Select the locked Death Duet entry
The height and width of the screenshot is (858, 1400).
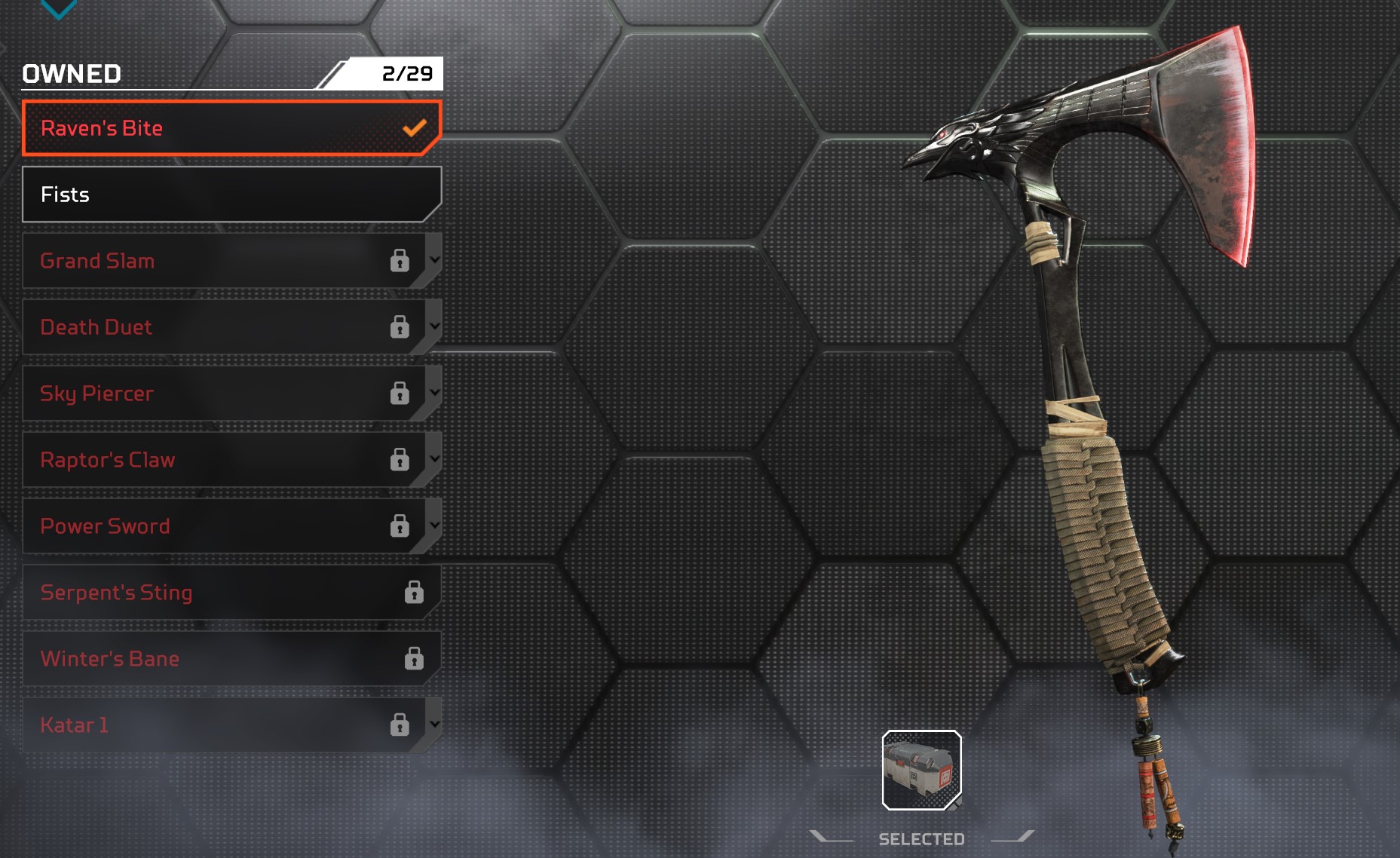coord(211,327)
